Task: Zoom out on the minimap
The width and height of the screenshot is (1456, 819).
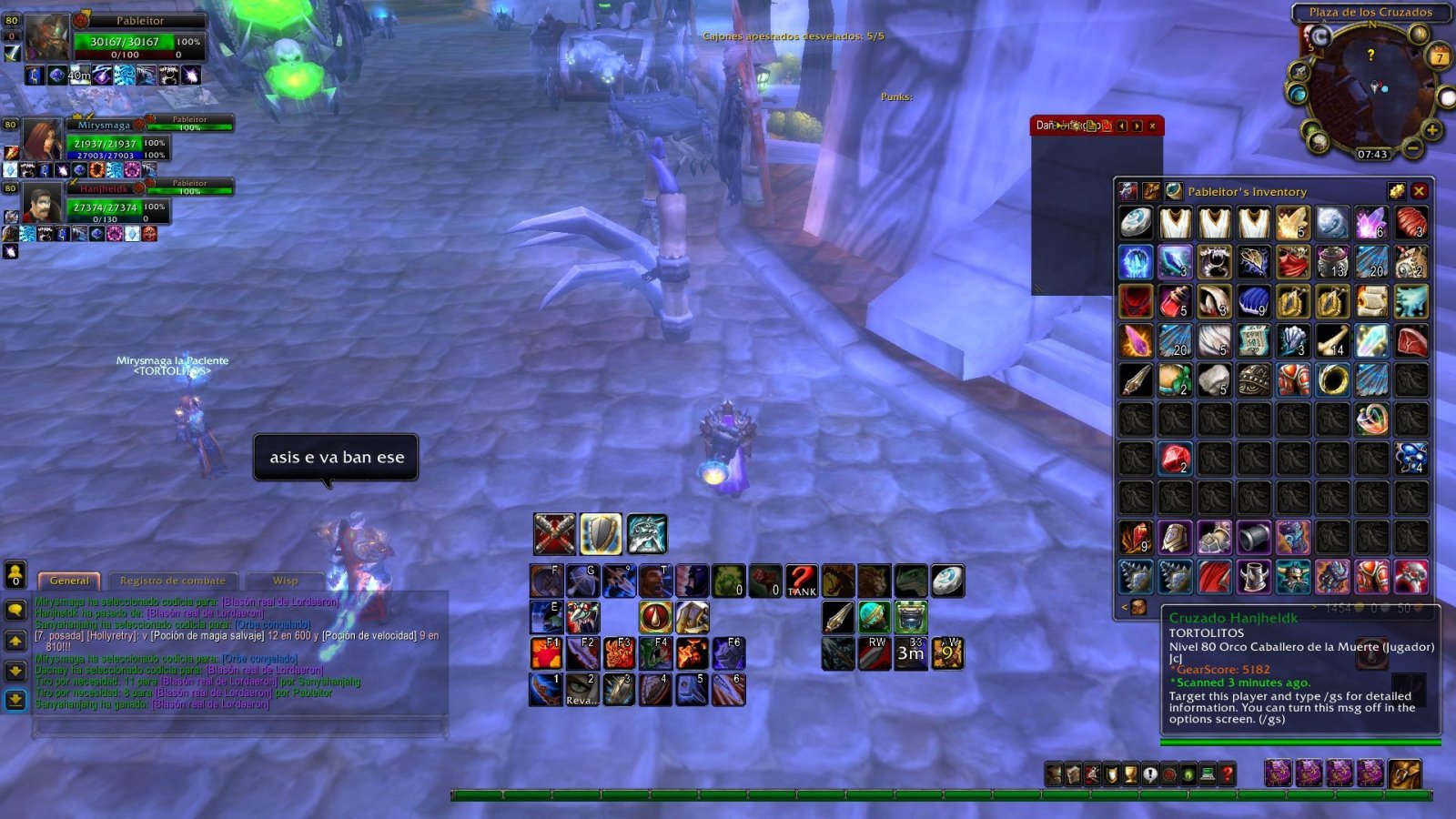Action: pos(1412,147)
